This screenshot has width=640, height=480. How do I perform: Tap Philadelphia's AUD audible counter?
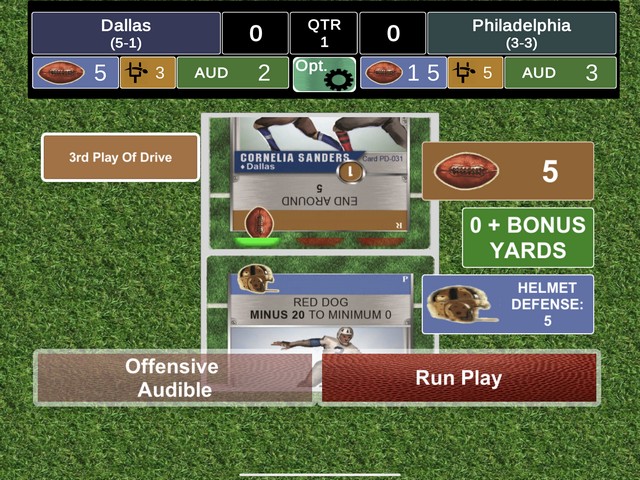[x=560, y=73]
